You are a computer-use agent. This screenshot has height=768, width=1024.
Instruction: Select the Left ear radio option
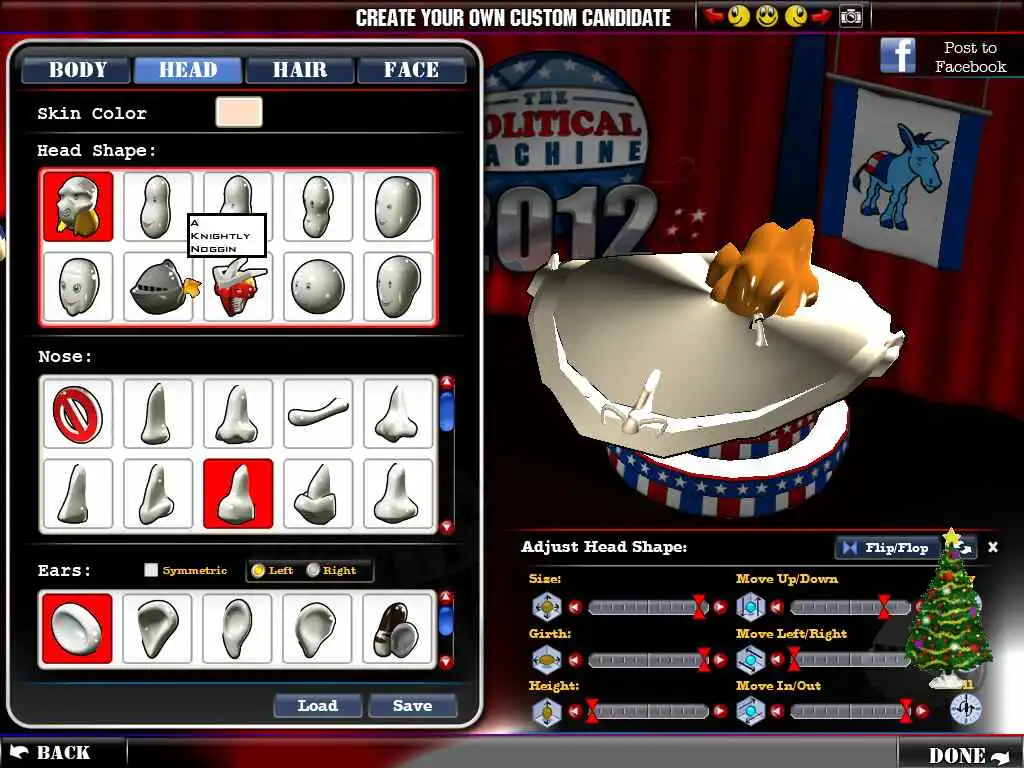(258, 571)
